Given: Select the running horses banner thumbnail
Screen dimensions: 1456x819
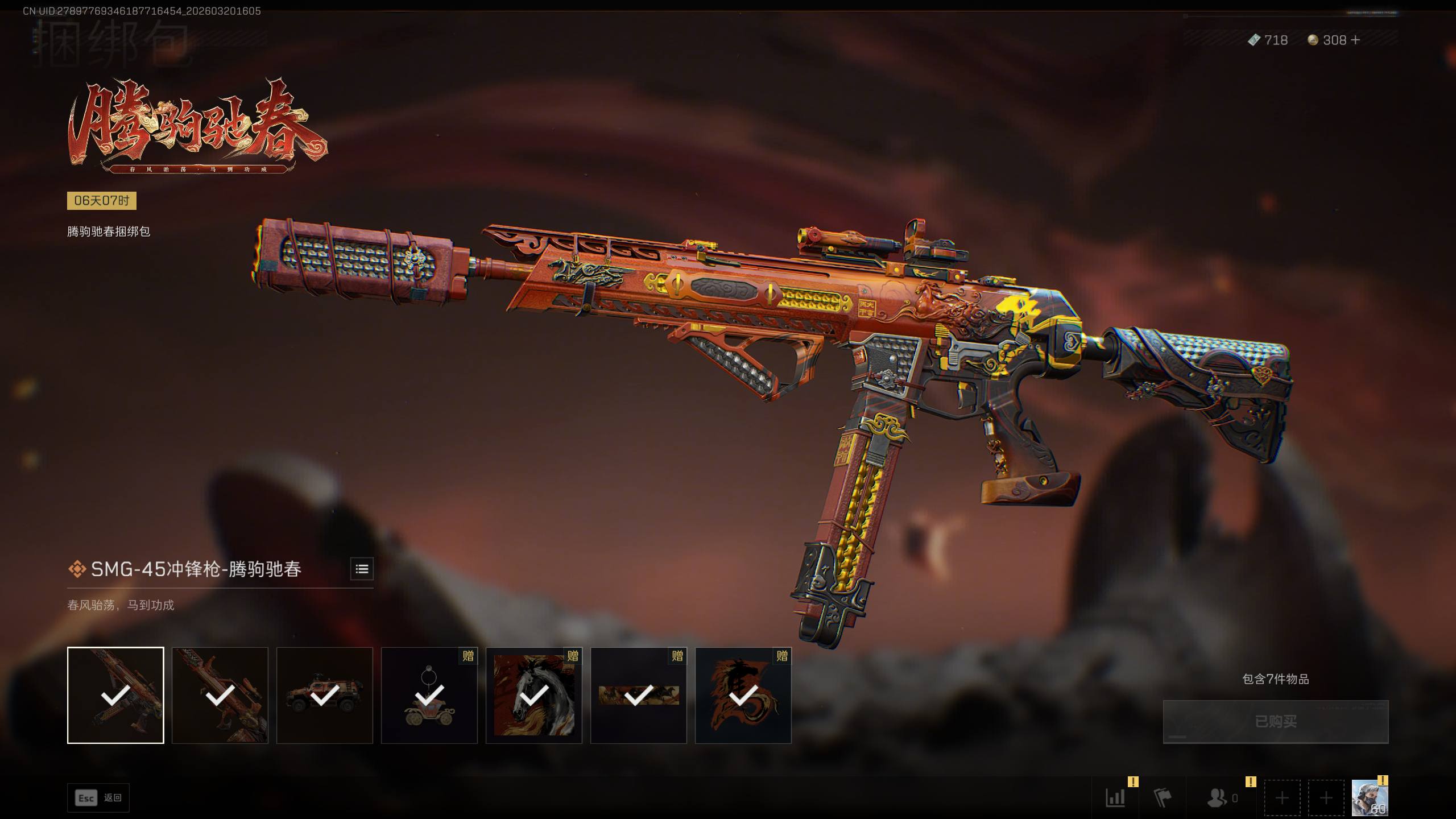Looking at the screenshot, I should [x=638, y=695].
